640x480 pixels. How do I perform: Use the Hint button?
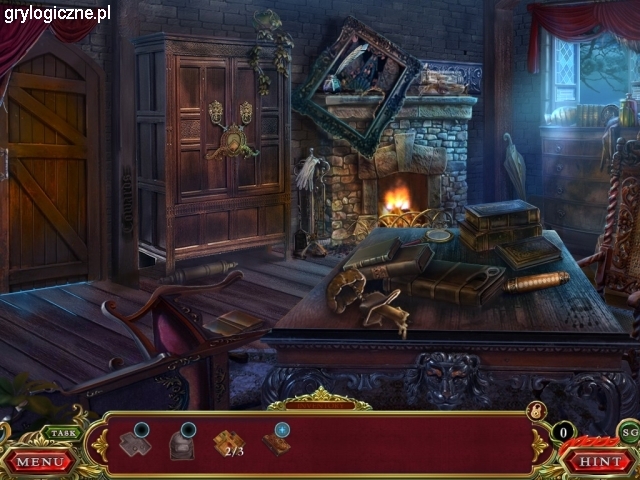(x=599, y=462)
